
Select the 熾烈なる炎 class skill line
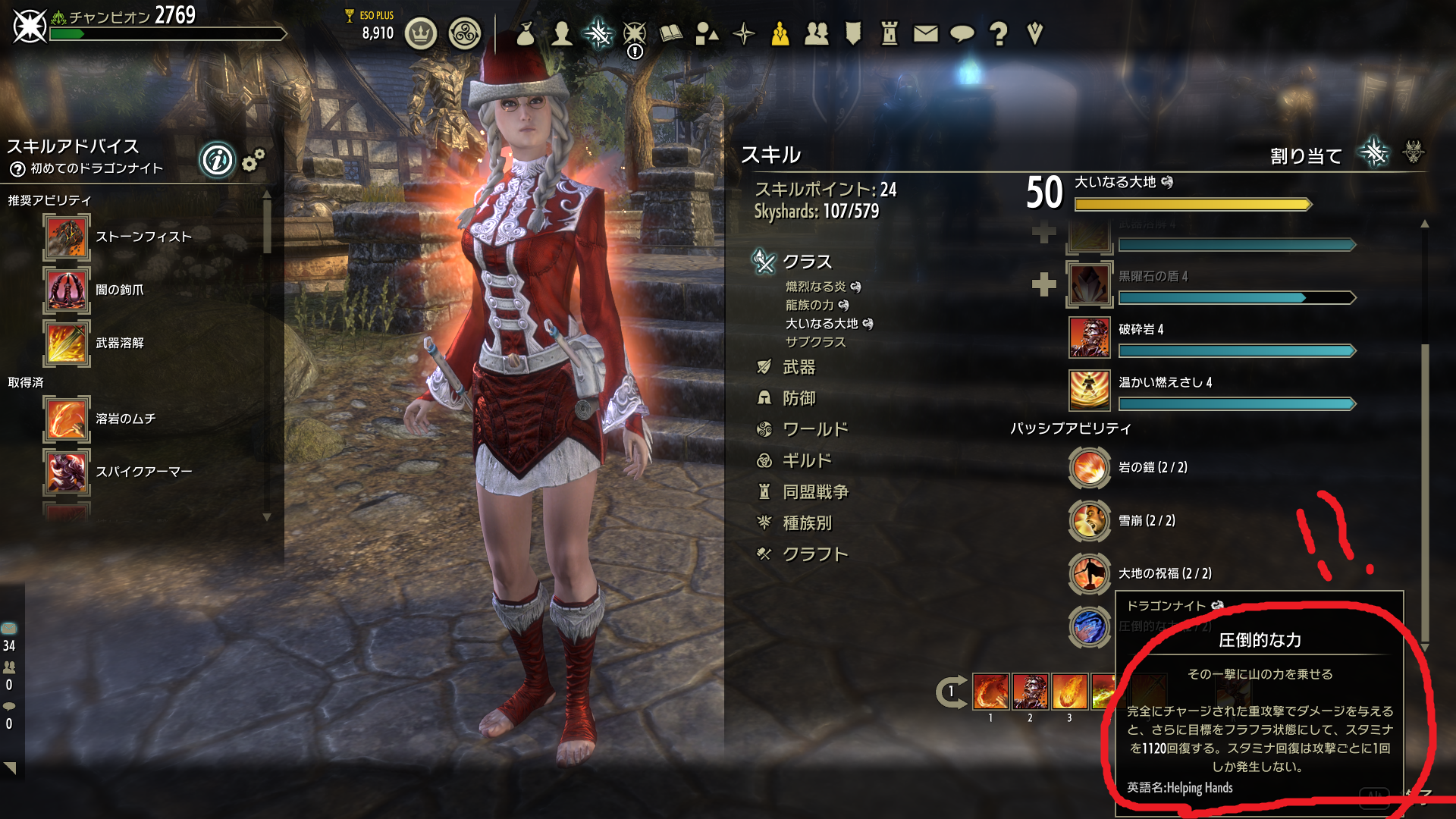(x=815, y=287)
